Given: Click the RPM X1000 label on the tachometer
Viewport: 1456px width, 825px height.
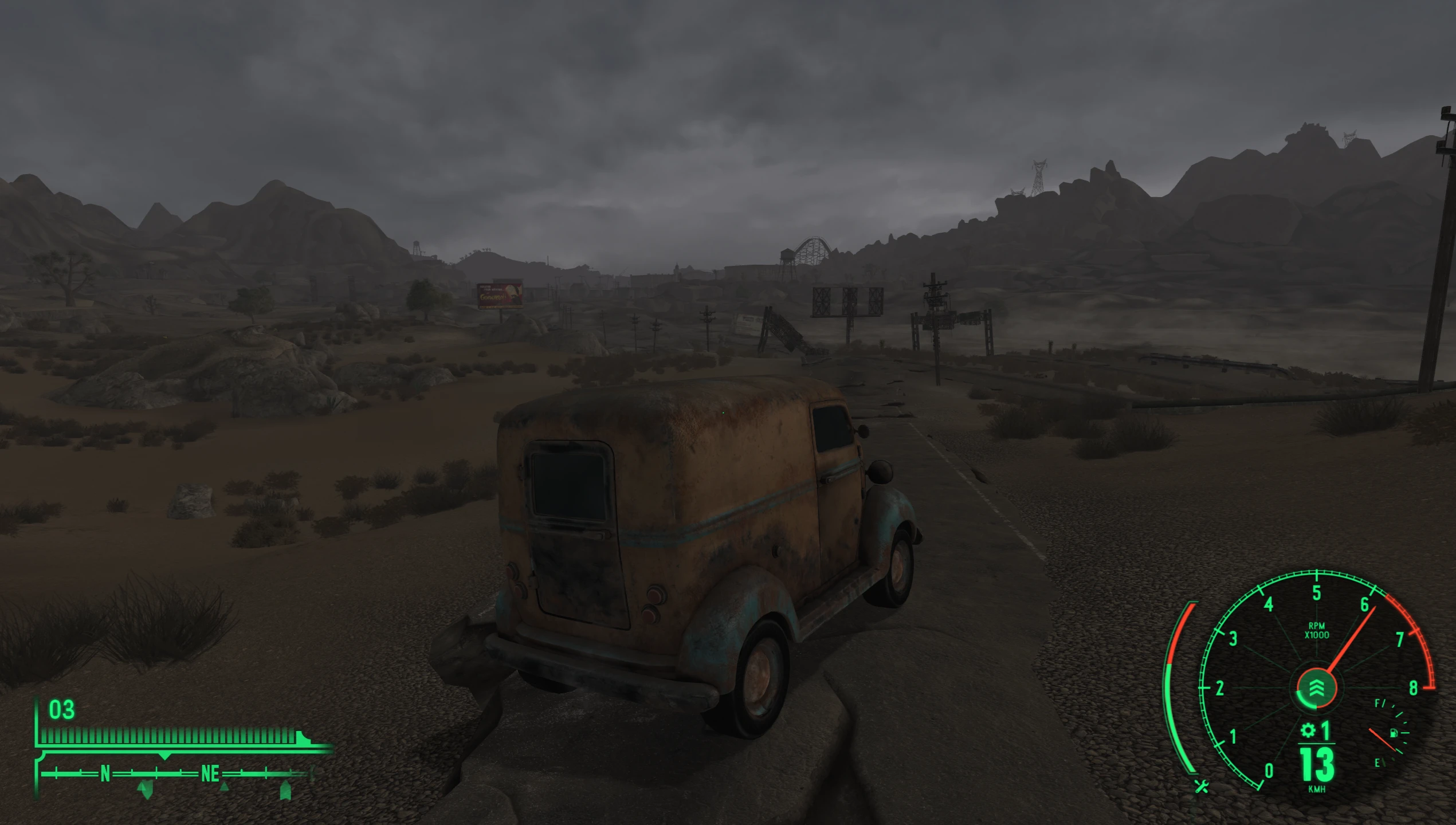Looking at the screenshot, I should [x=1318, y=630].
